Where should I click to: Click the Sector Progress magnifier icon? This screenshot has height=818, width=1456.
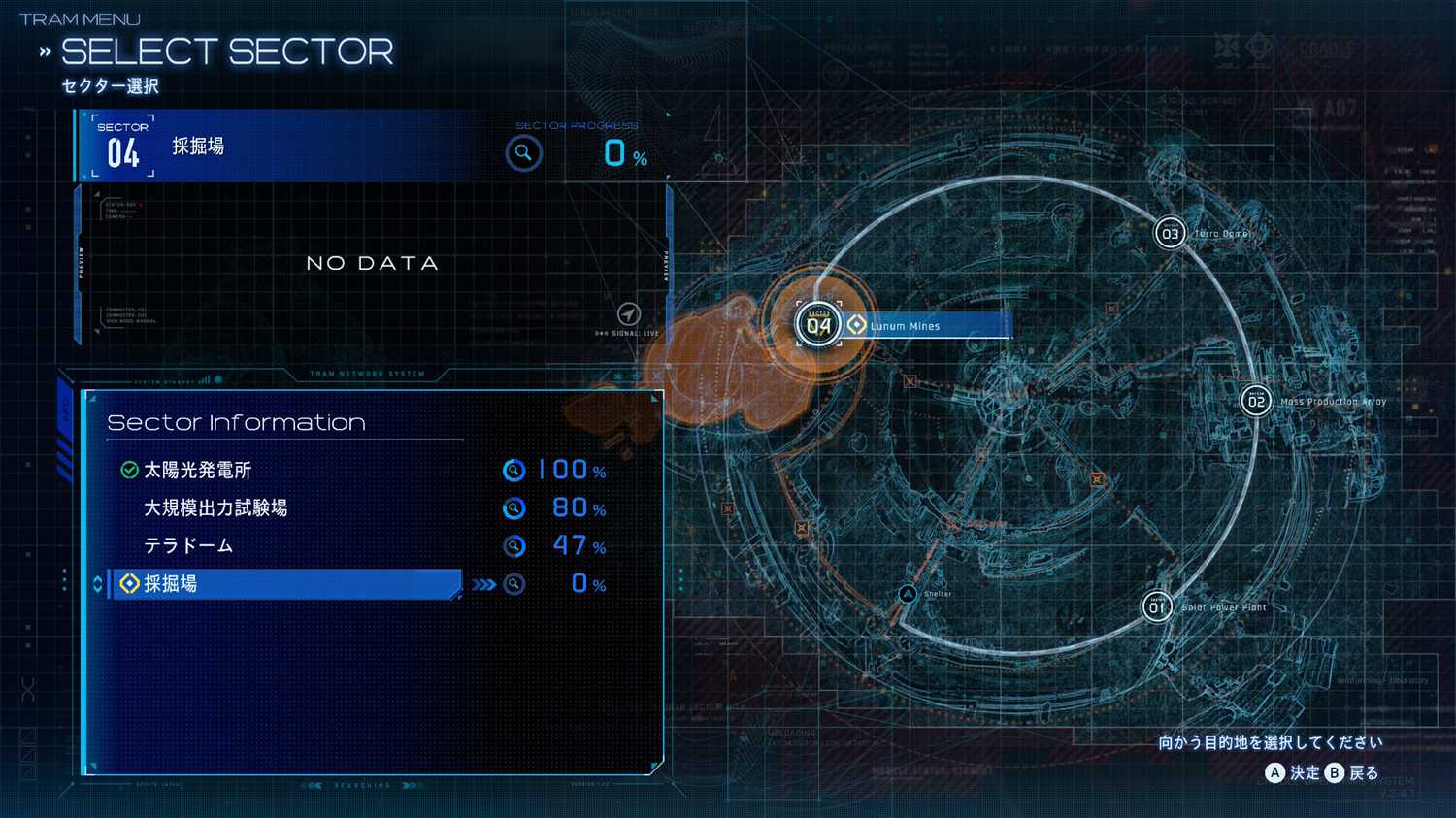[x=523, y=153]
